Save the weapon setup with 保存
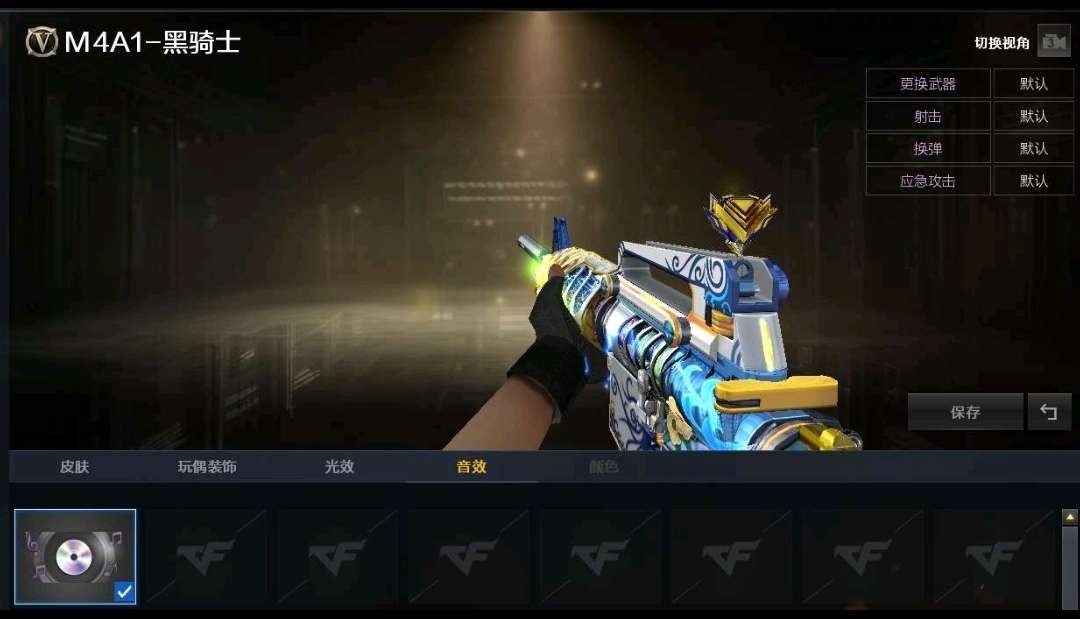 965,412
